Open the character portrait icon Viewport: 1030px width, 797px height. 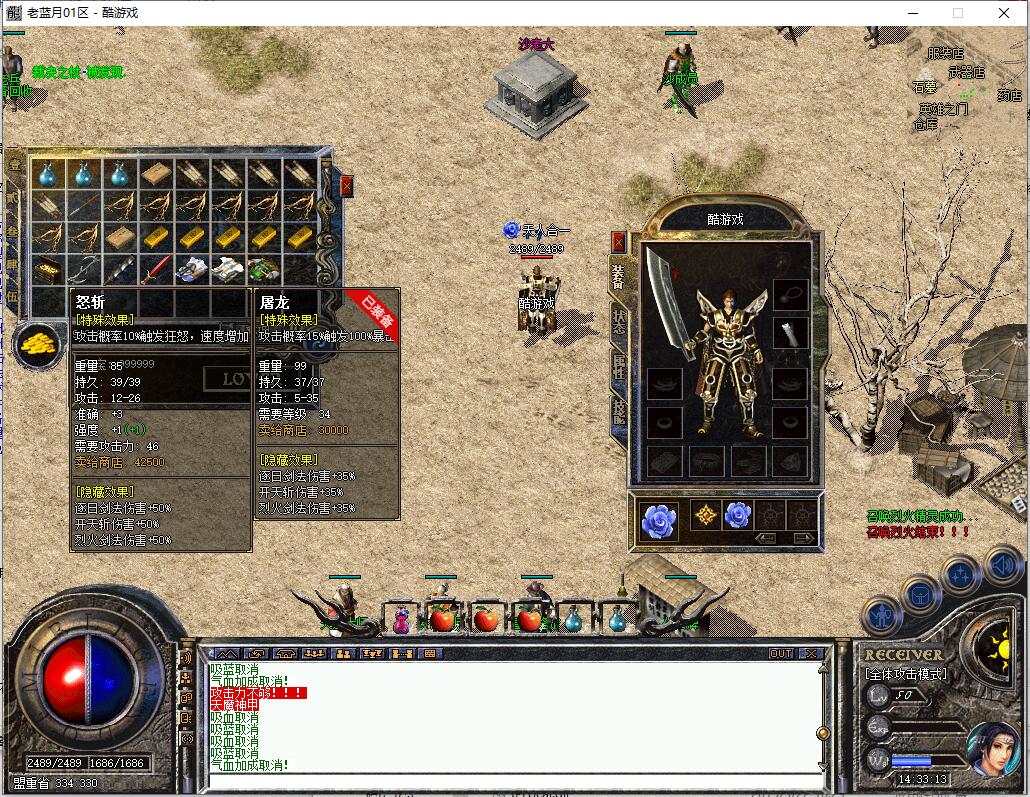(x=994, y=750)
